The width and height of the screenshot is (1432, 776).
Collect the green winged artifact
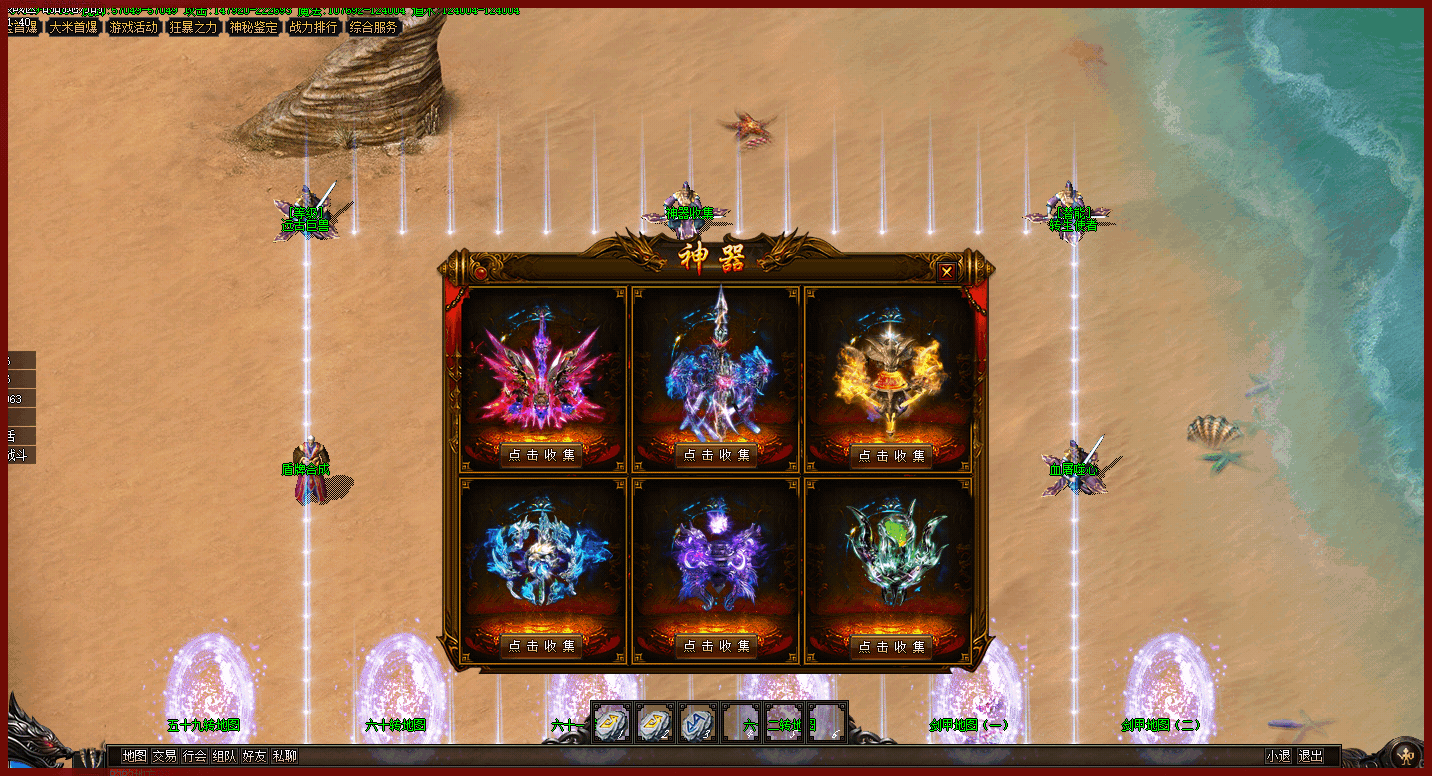click(x=890, y=646)
